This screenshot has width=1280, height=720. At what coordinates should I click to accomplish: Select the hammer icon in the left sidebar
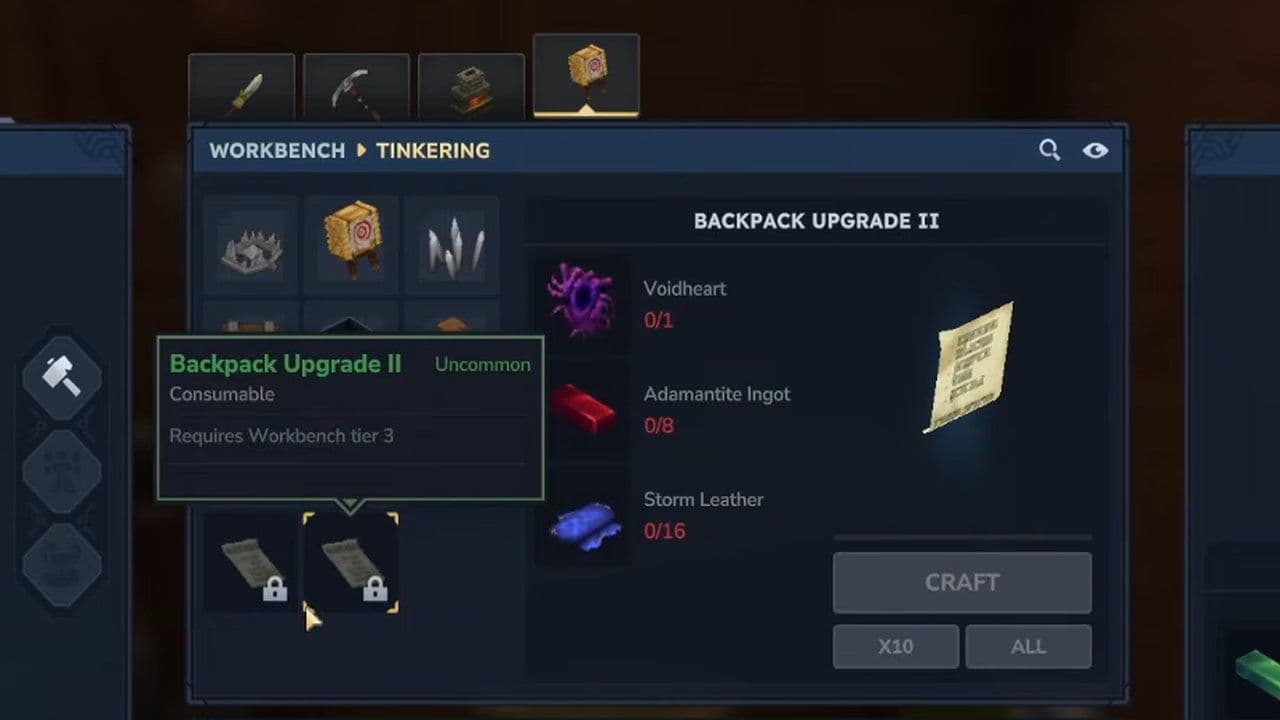tap(61, 377)
